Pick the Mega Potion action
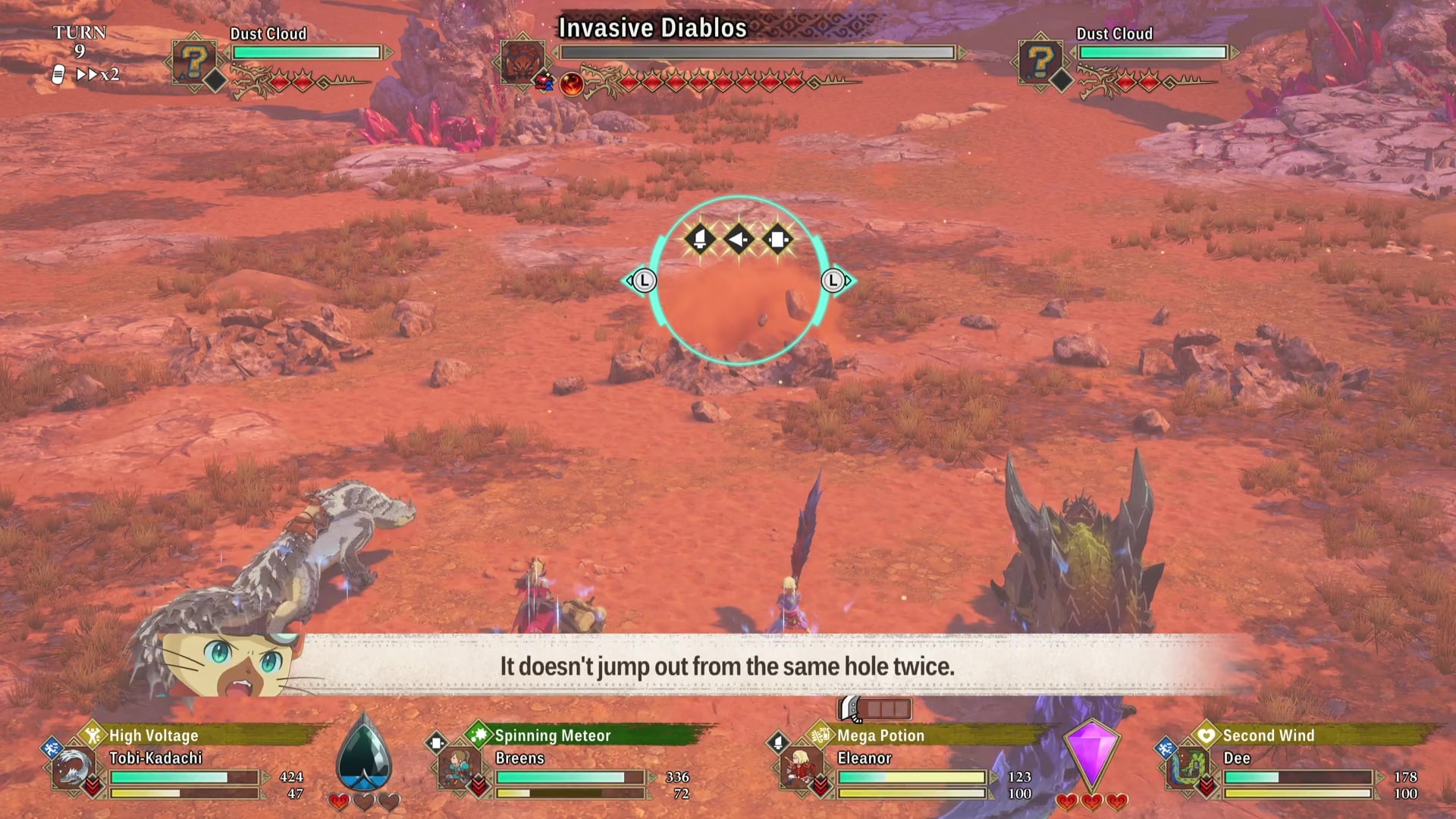This screenshot has width=1456, height=819. pyautogui.click(x=880, y=735)
